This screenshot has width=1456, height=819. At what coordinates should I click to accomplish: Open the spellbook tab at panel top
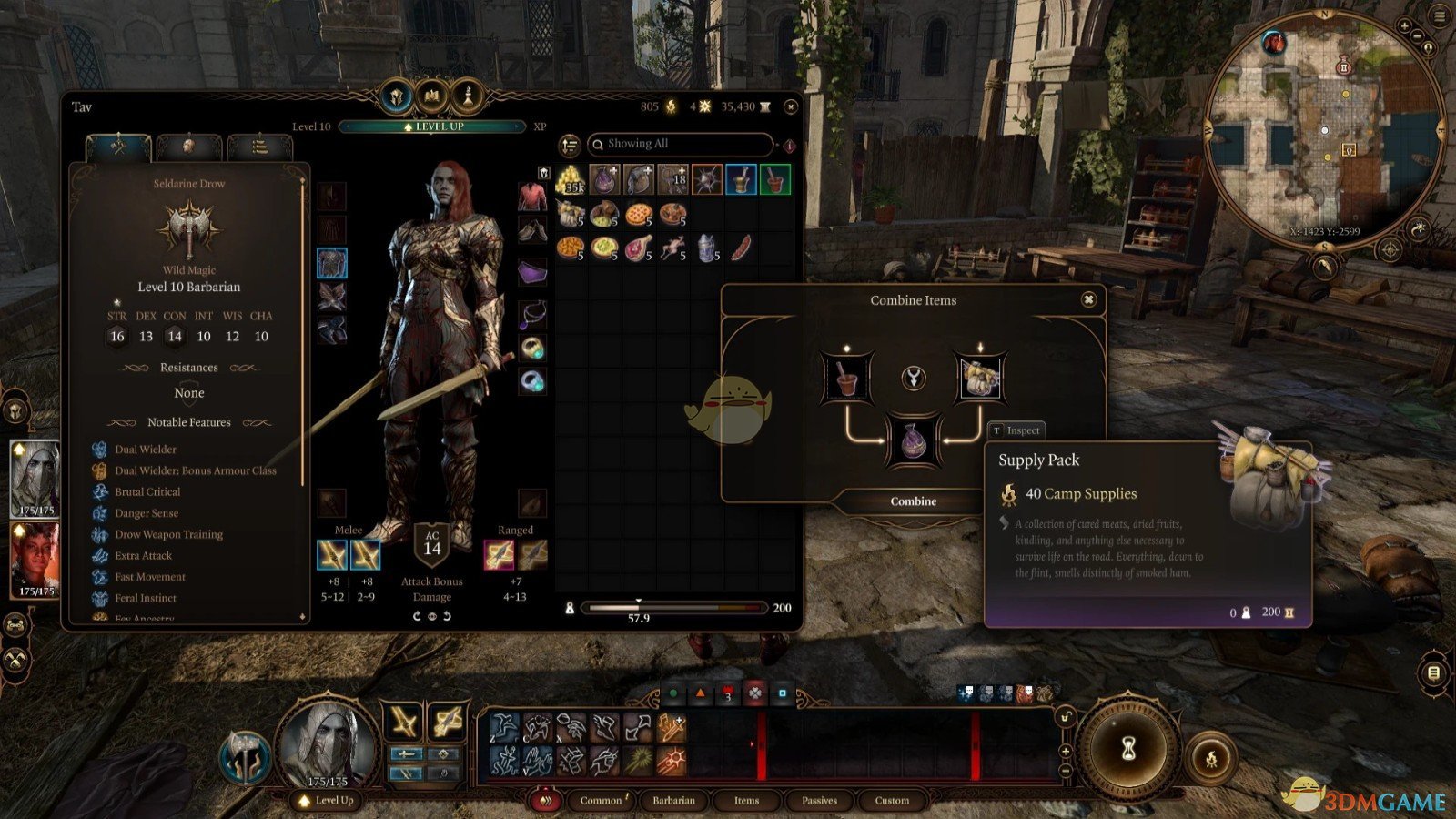pyautogui.click(x=432, y=96)
